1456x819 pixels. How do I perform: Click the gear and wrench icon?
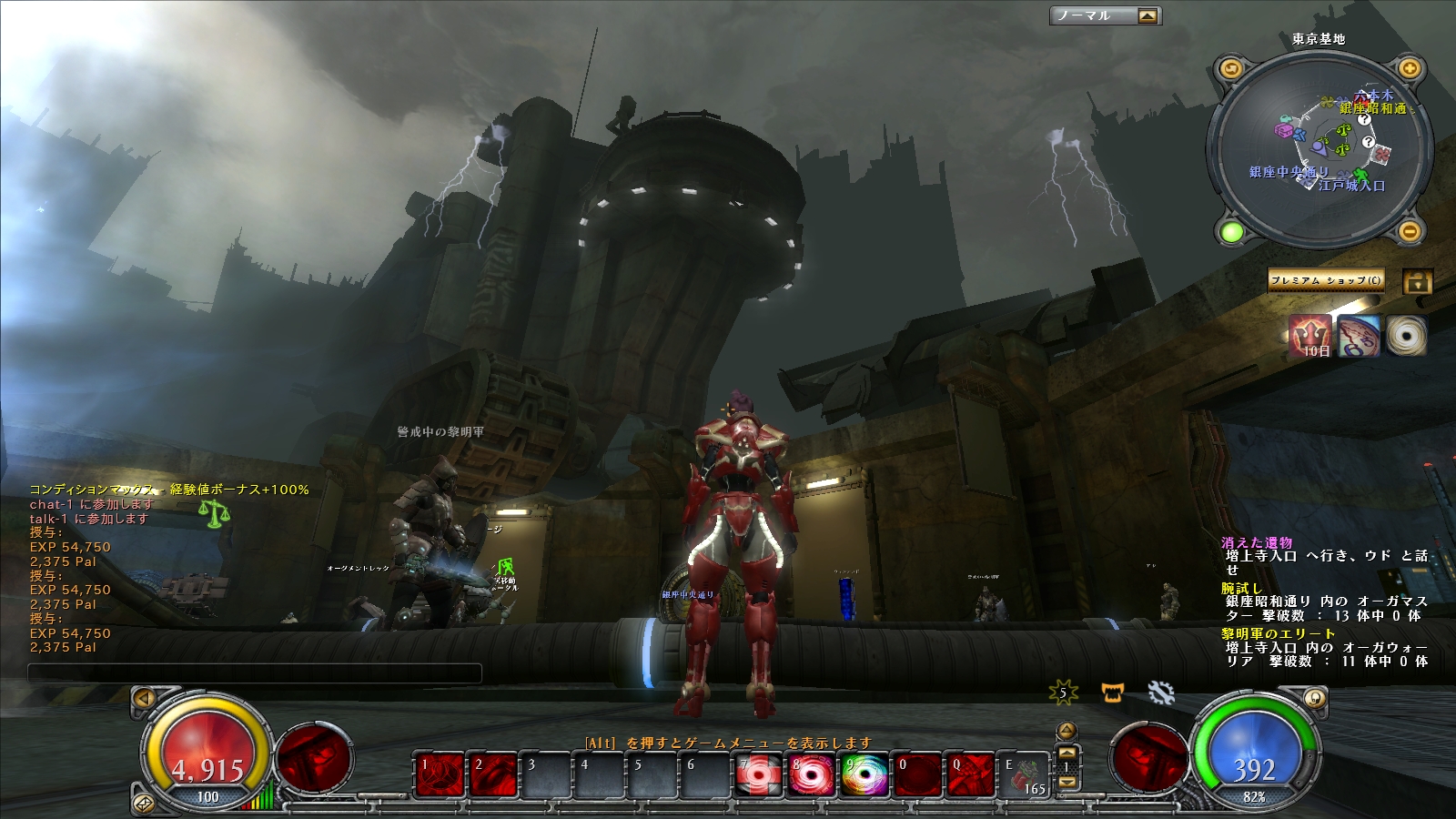[1161, 693]
